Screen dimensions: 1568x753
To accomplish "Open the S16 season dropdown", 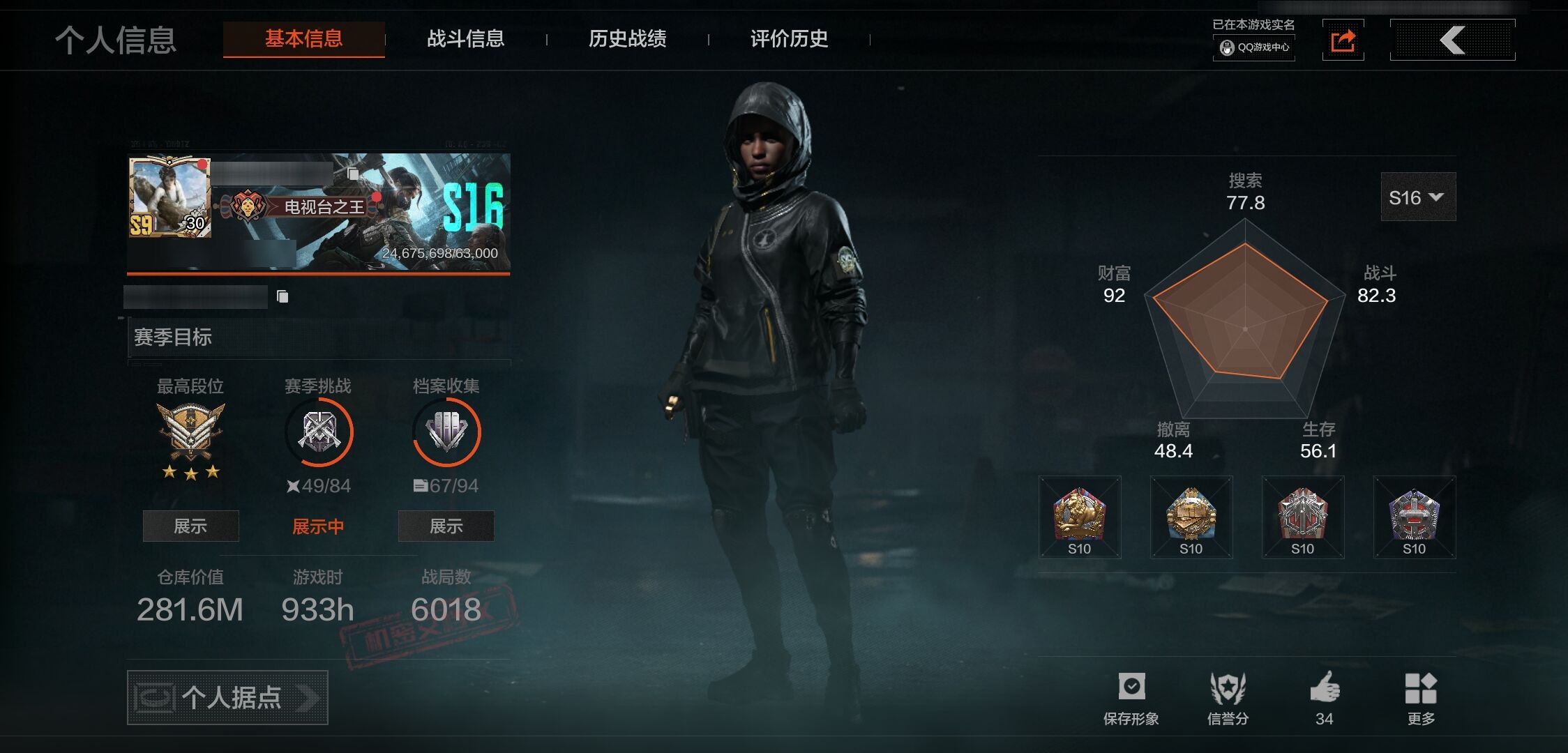I will 1417,197.
